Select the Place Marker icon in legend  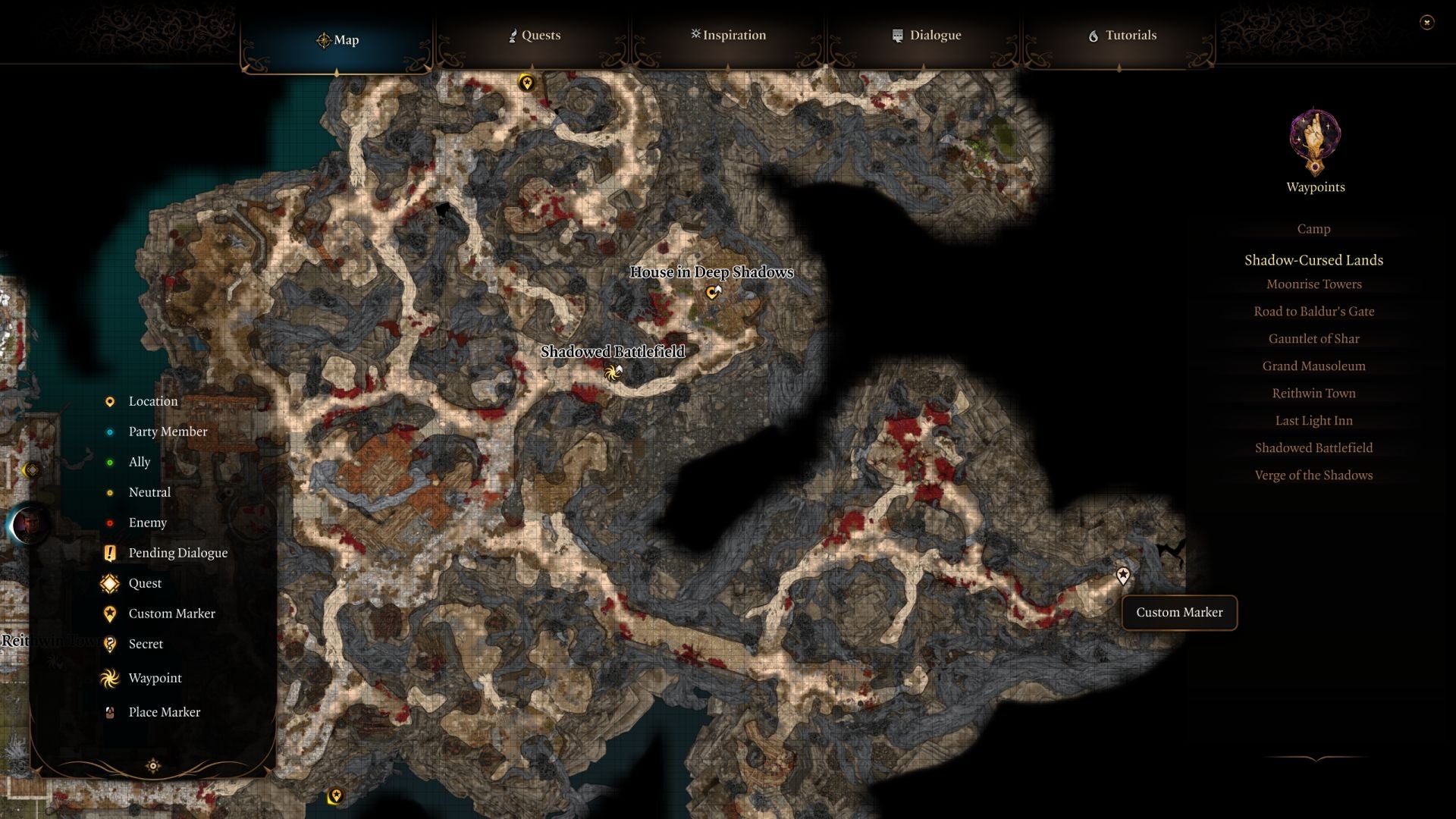coord(109,711)
